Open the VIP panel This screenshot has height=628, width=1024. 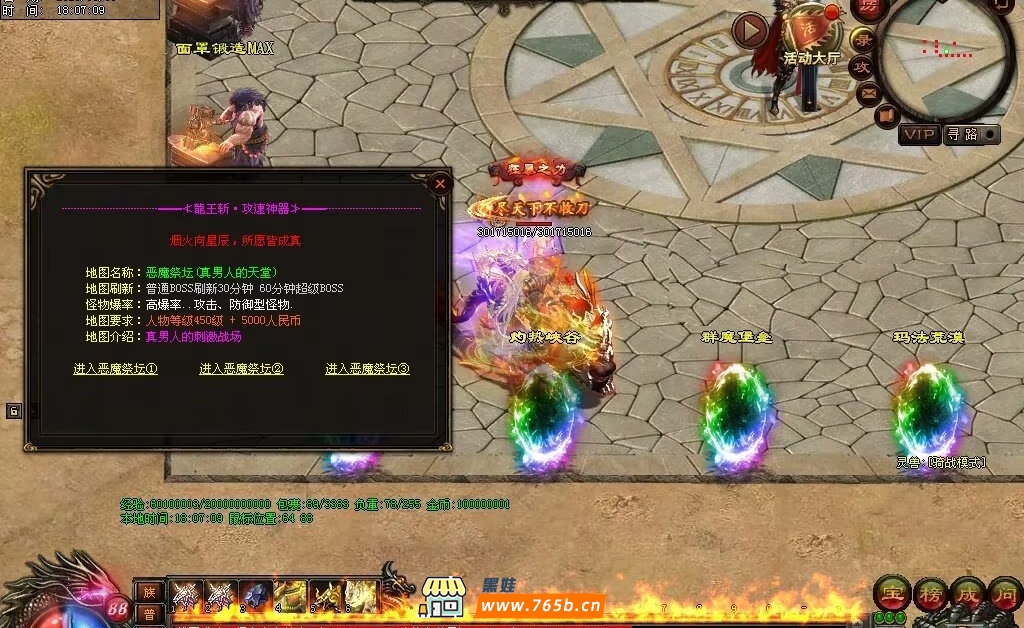pyautogui.click(x=918, y=134)
